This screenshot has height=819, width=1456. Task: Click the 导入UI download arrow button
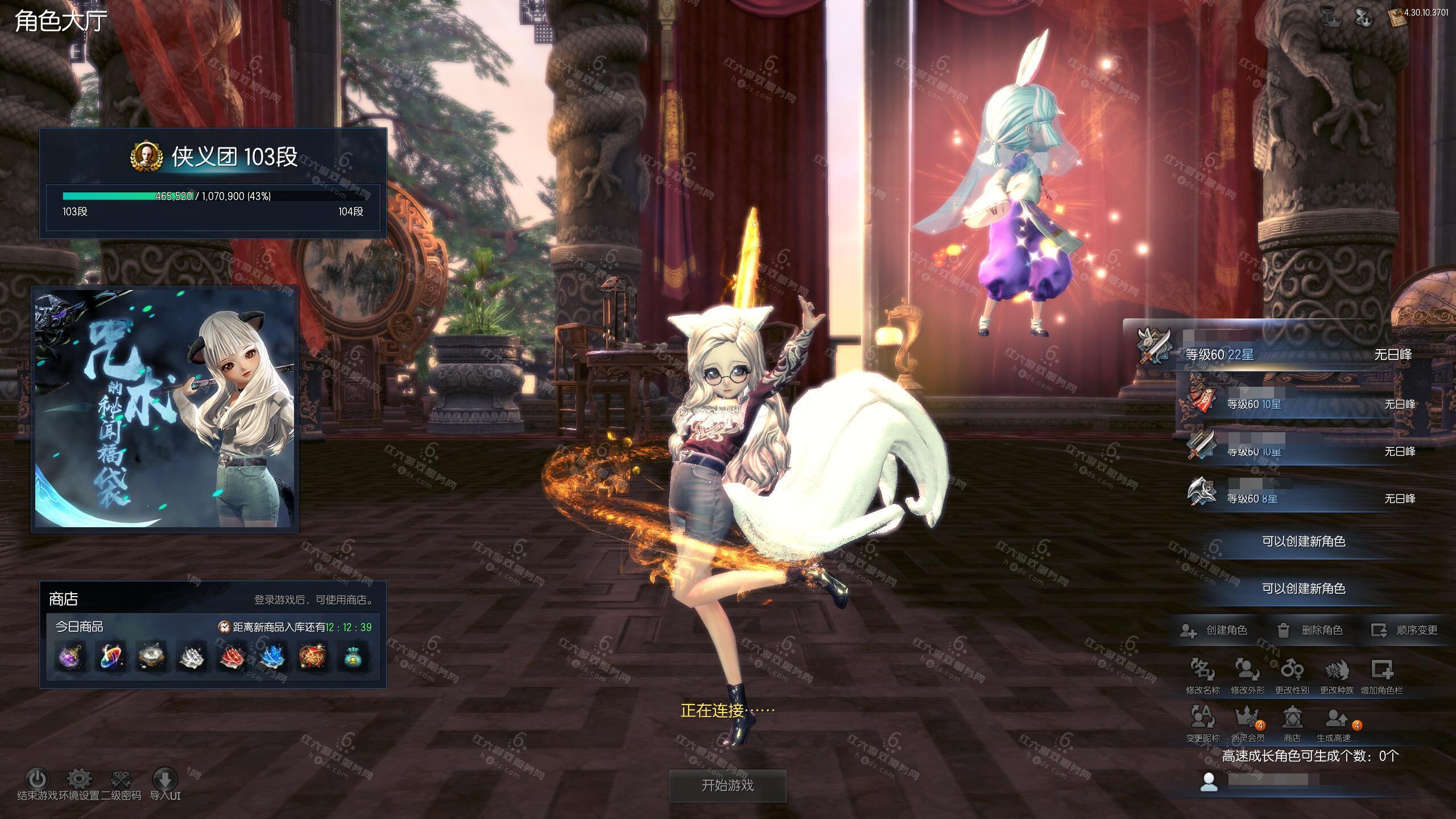click(165, 779)
